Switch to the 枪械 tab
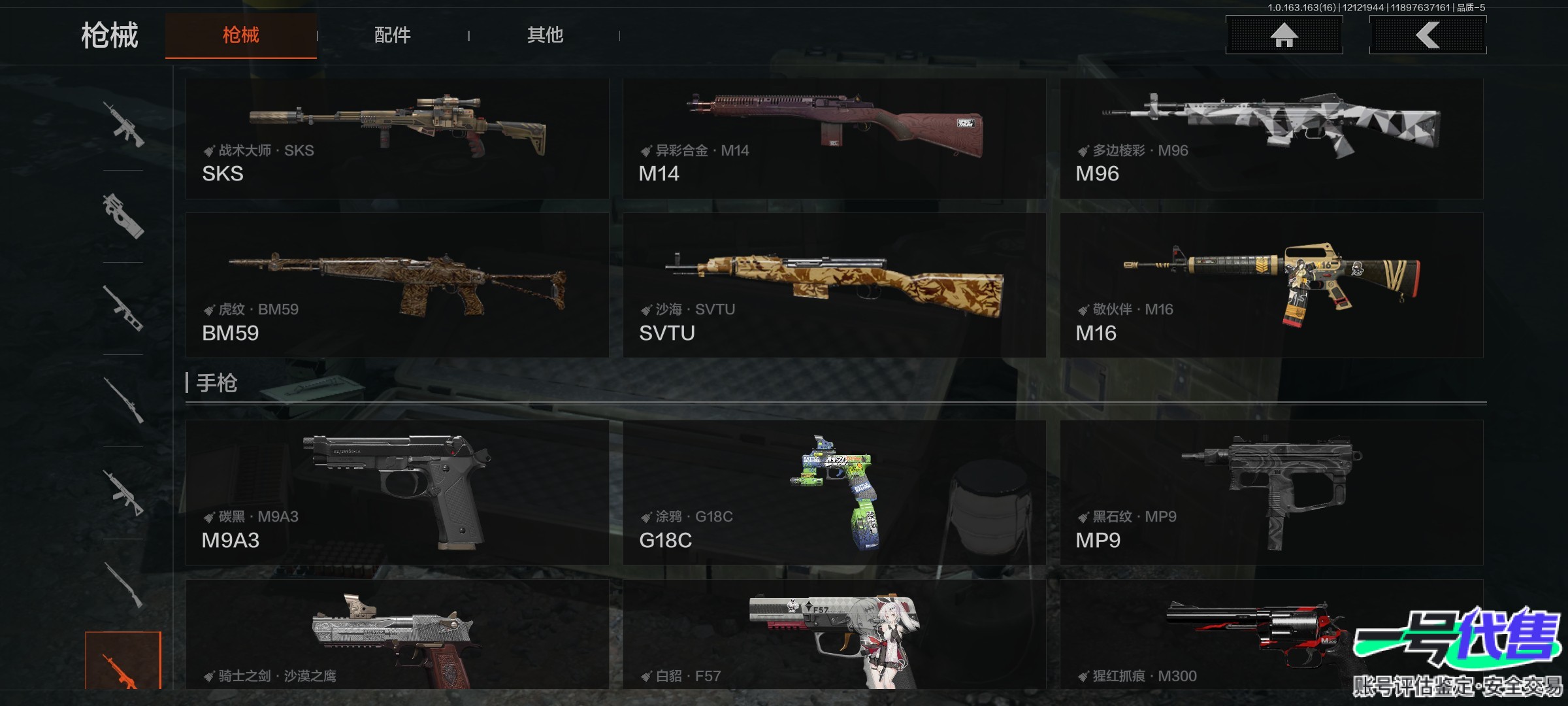This screenshot has height=706, width=1568. point(240,35)
